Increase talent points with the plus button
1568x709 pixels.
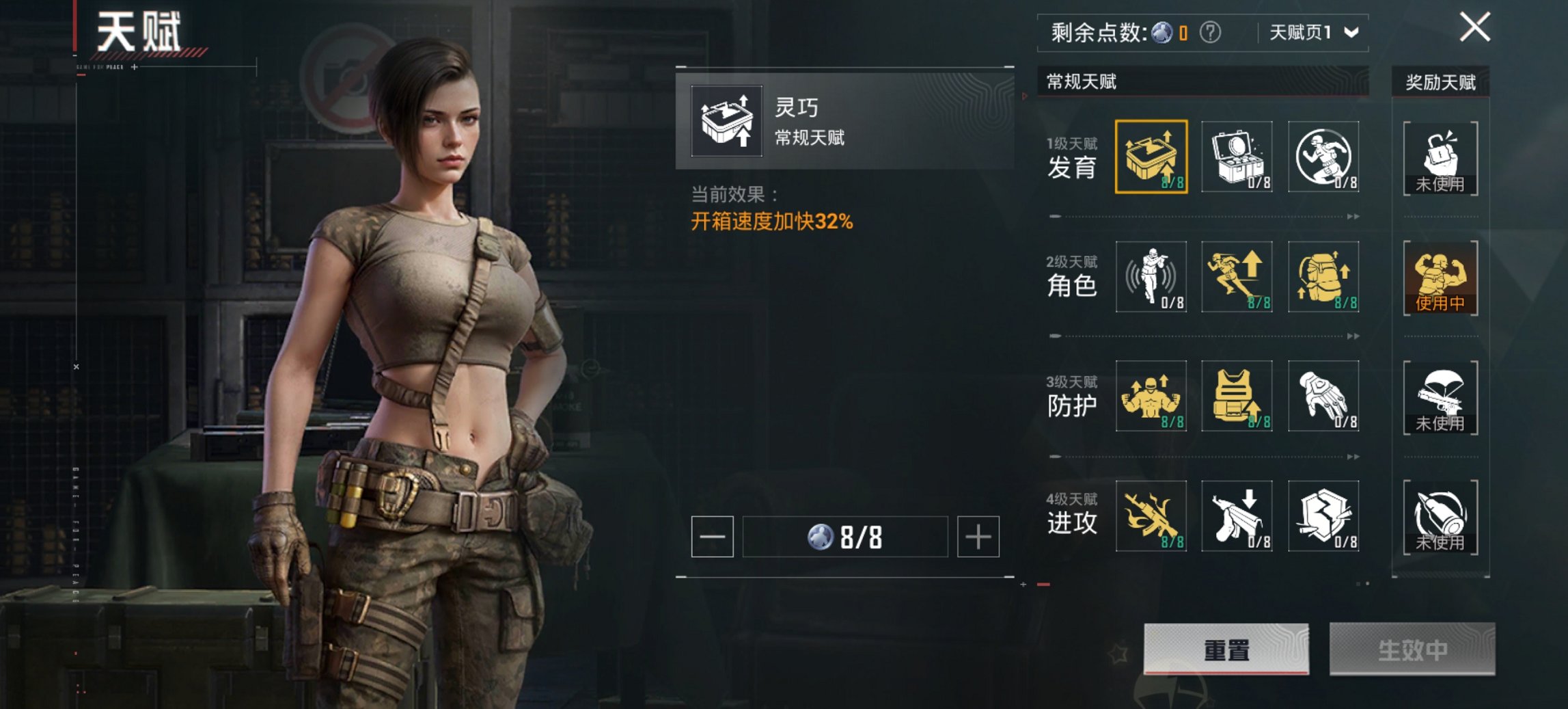click(x=978, y=537)
